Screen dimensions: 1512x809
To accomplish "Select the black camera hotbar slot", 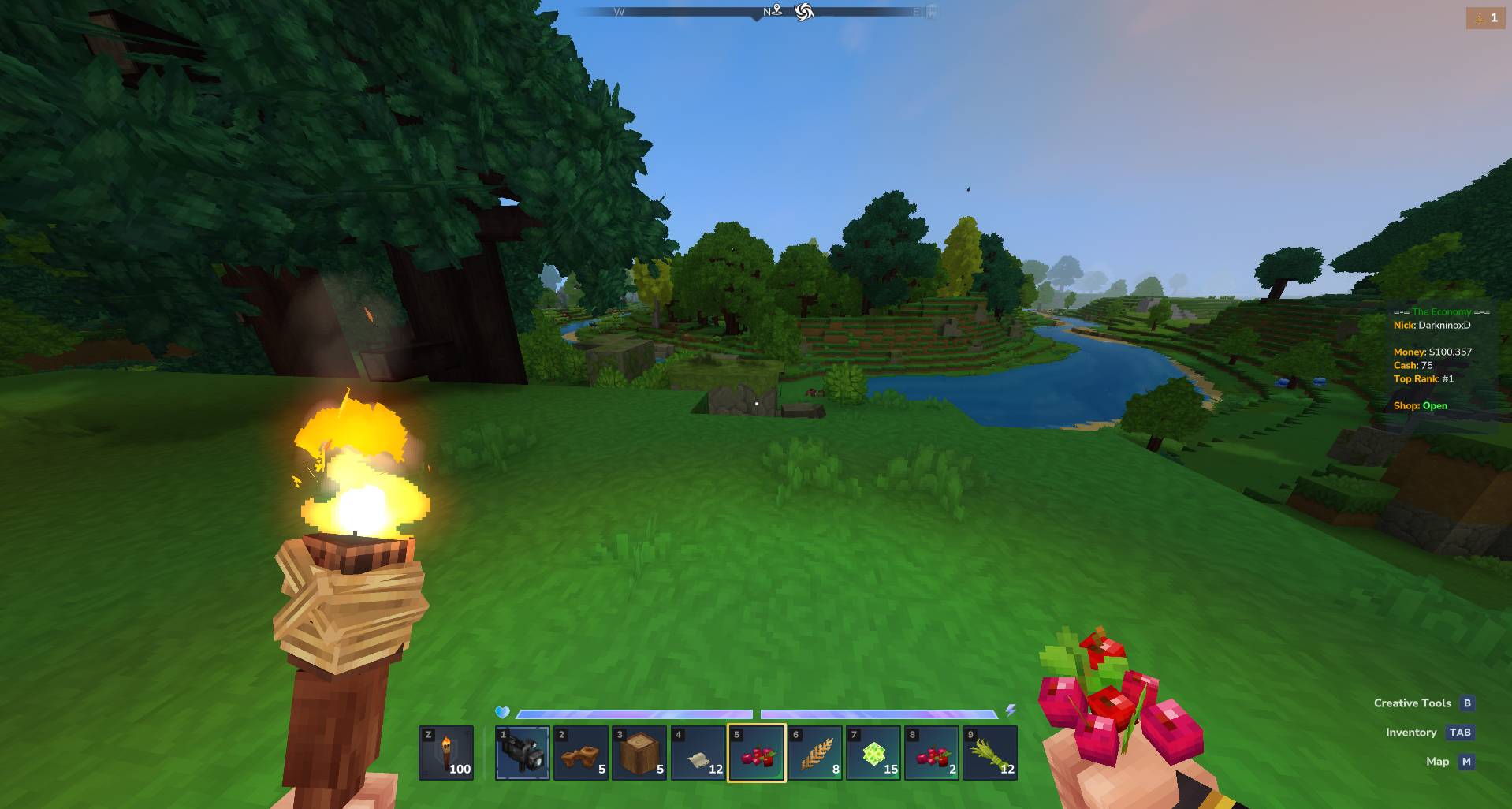I will [x=522, y=753].
